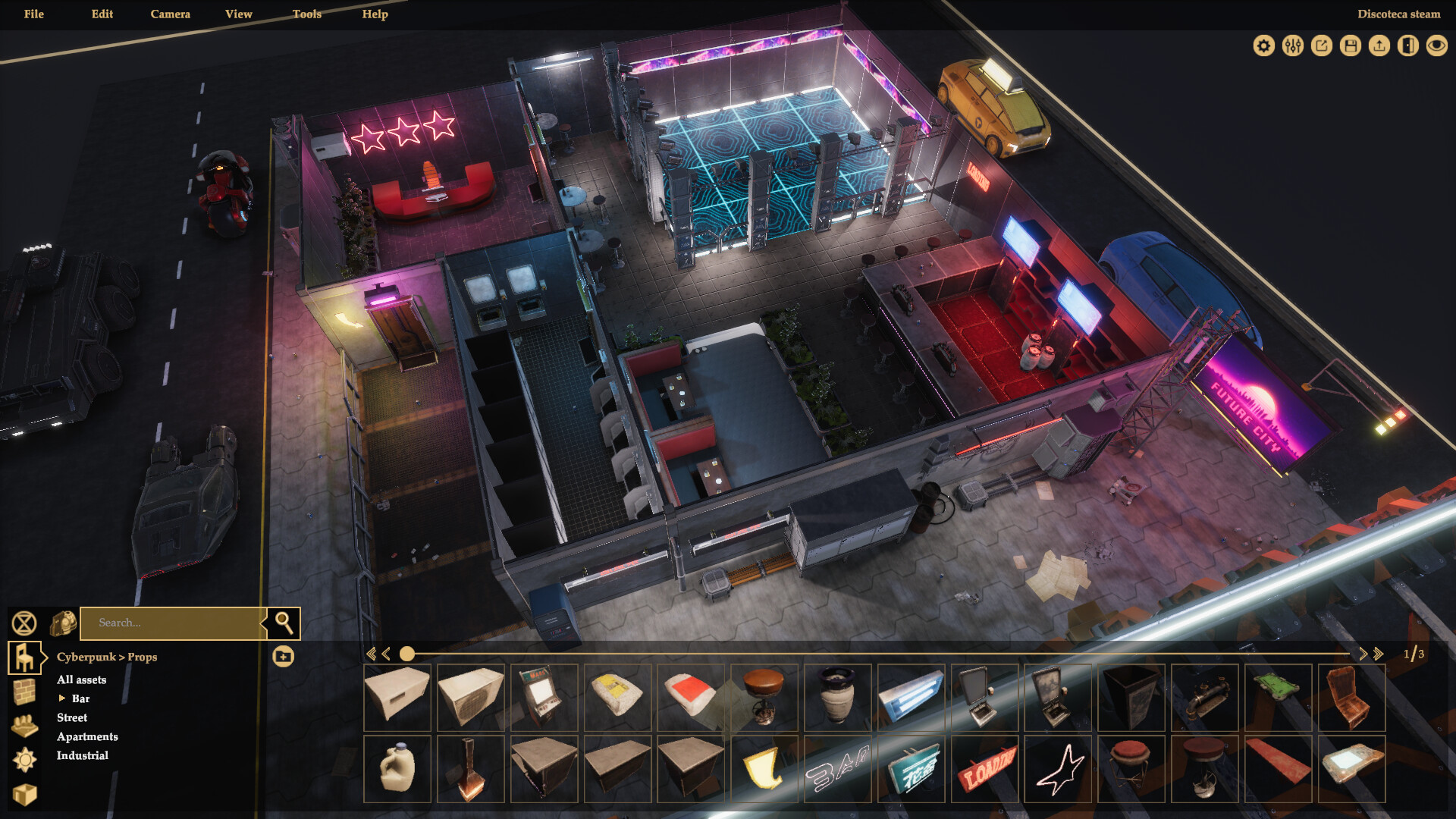
Task: Select the chair Props category icon
Action: tap(25, 657)
